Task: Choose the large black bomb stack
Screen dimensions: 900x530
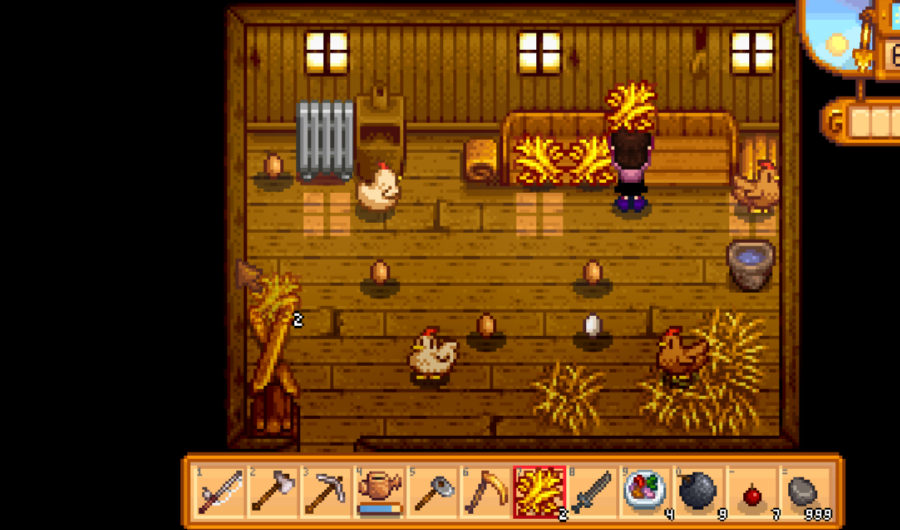Action: (697, 492)
